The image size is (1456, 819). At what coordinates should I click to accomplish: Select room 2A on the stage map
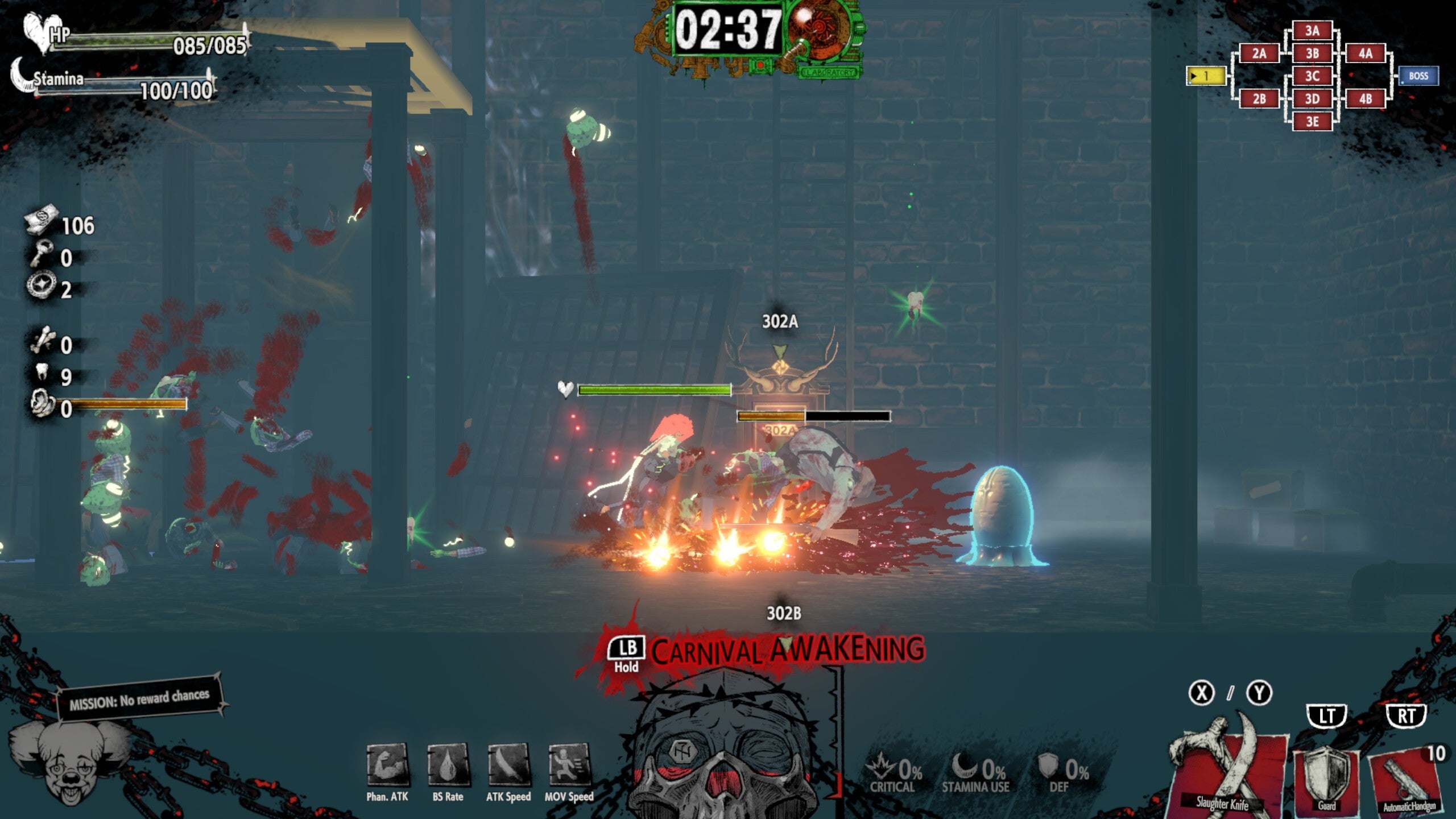click(x=1259, y=53)
